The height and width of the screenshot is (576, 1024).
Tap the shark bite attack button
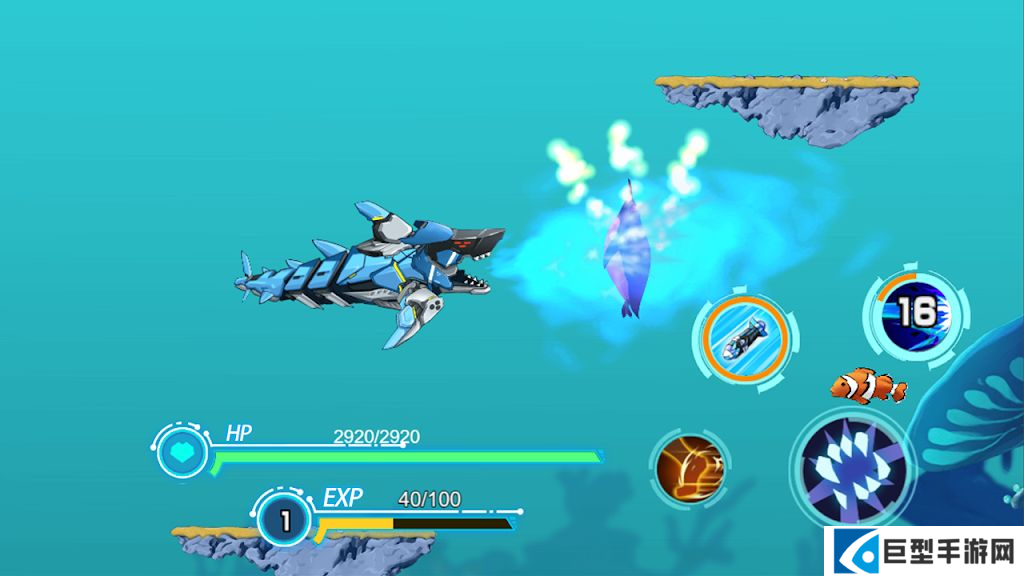[852, 468]
